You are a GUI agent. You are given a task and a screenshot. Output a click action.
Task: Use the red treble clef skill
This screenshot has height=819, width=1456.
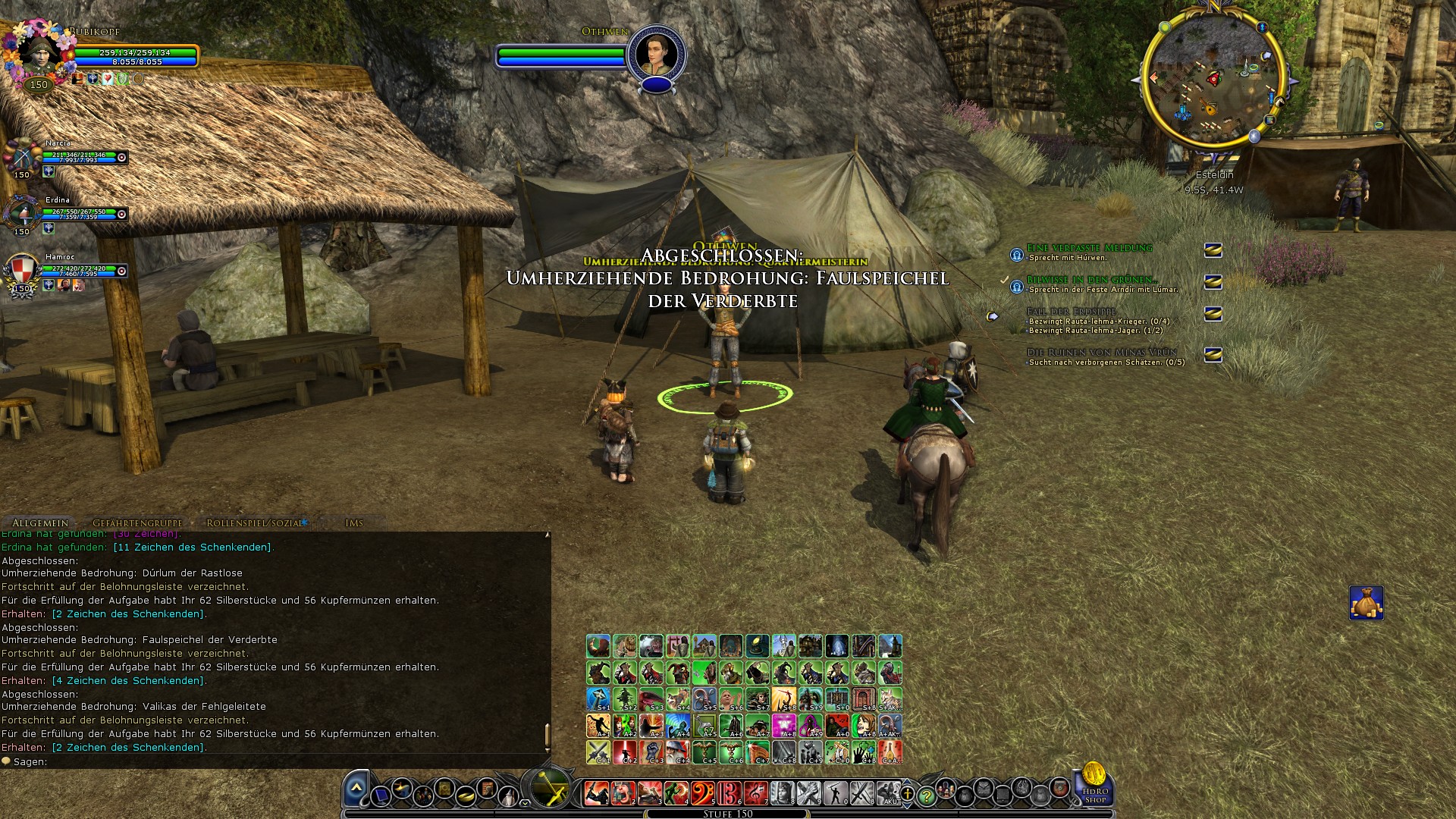point(755,793)
